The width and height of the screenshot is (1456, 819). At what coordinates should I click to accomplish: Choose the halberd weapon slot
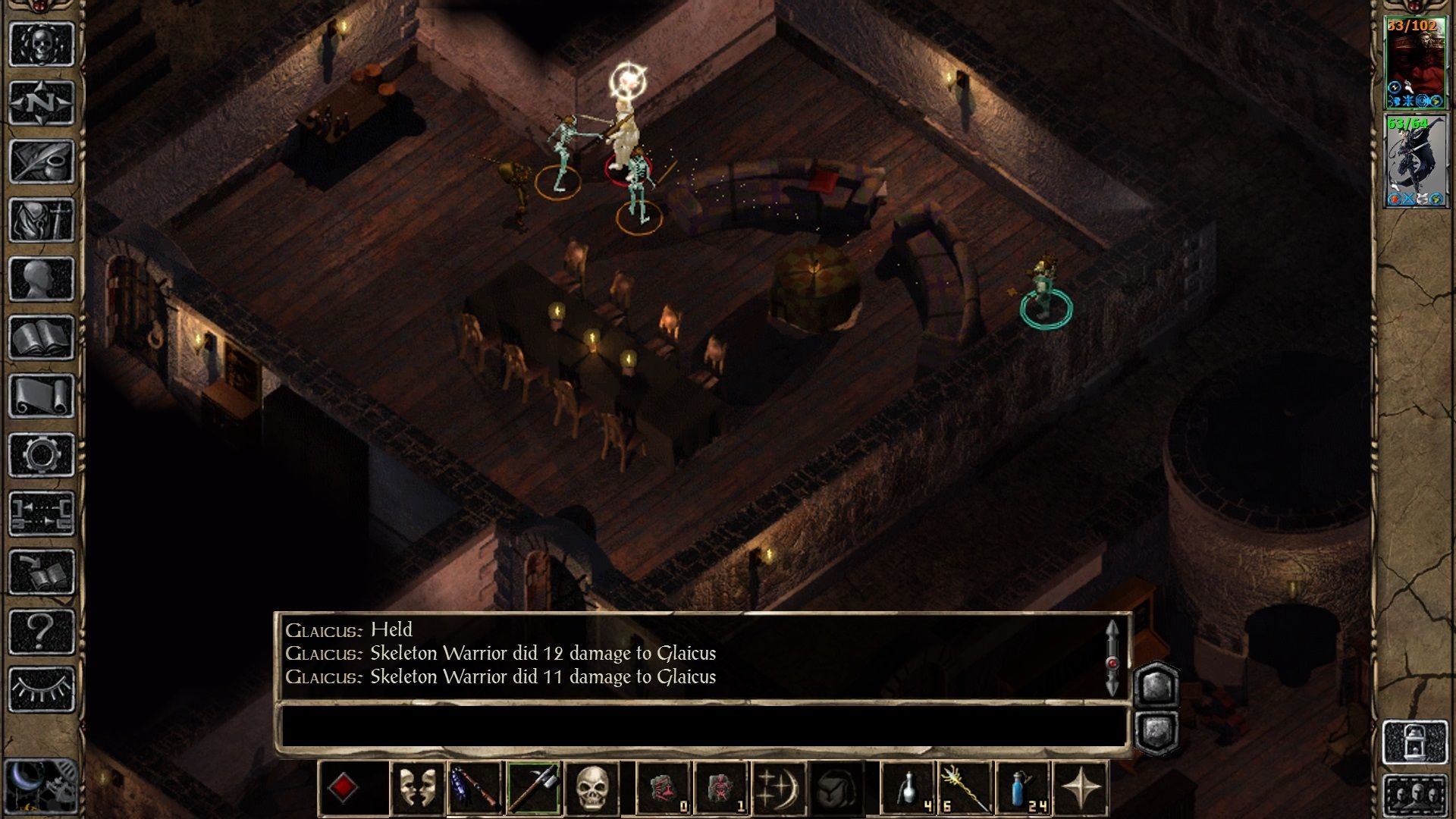pos(533,789)
